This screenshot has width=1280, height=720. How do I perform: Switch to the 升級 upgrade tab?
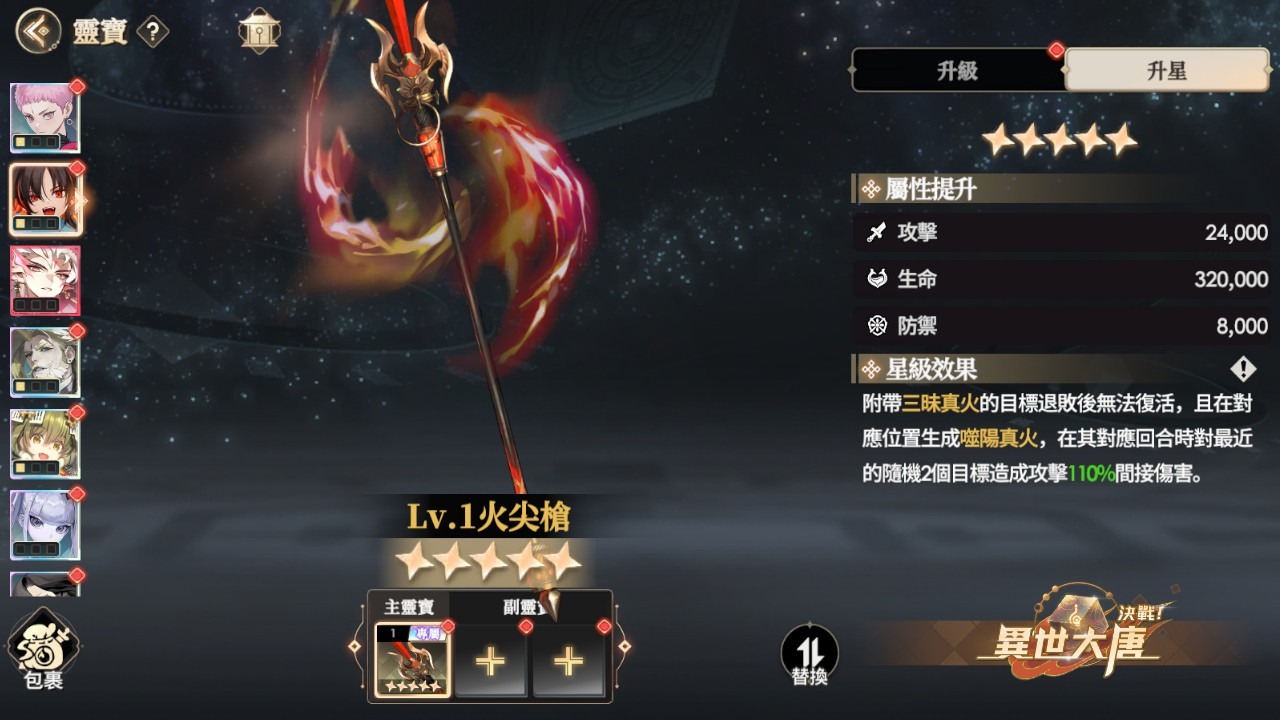coord(956,71)
